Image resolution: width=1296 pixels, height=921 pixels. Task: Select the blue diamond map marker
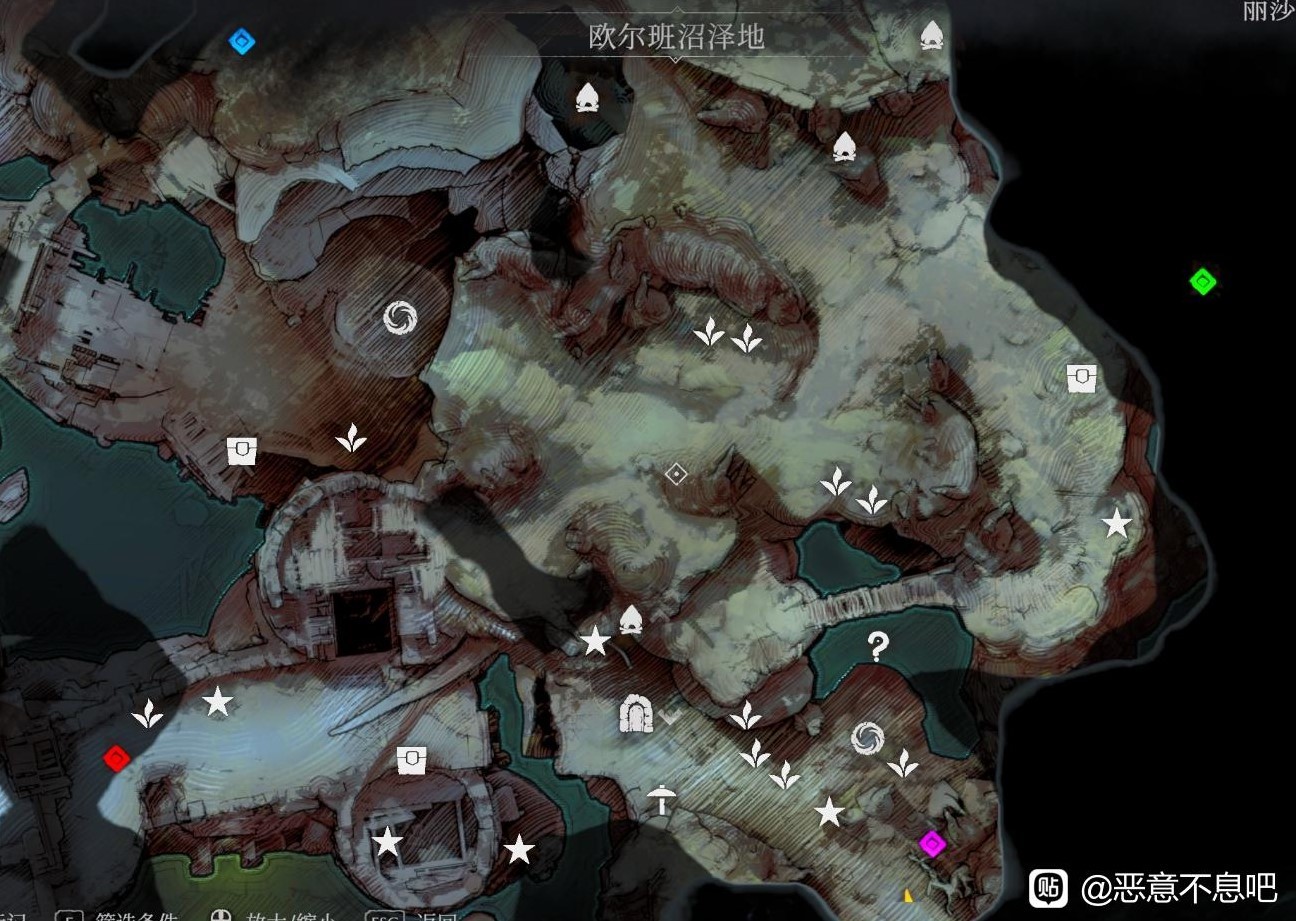pyautogui.click(x=242, y=41)
